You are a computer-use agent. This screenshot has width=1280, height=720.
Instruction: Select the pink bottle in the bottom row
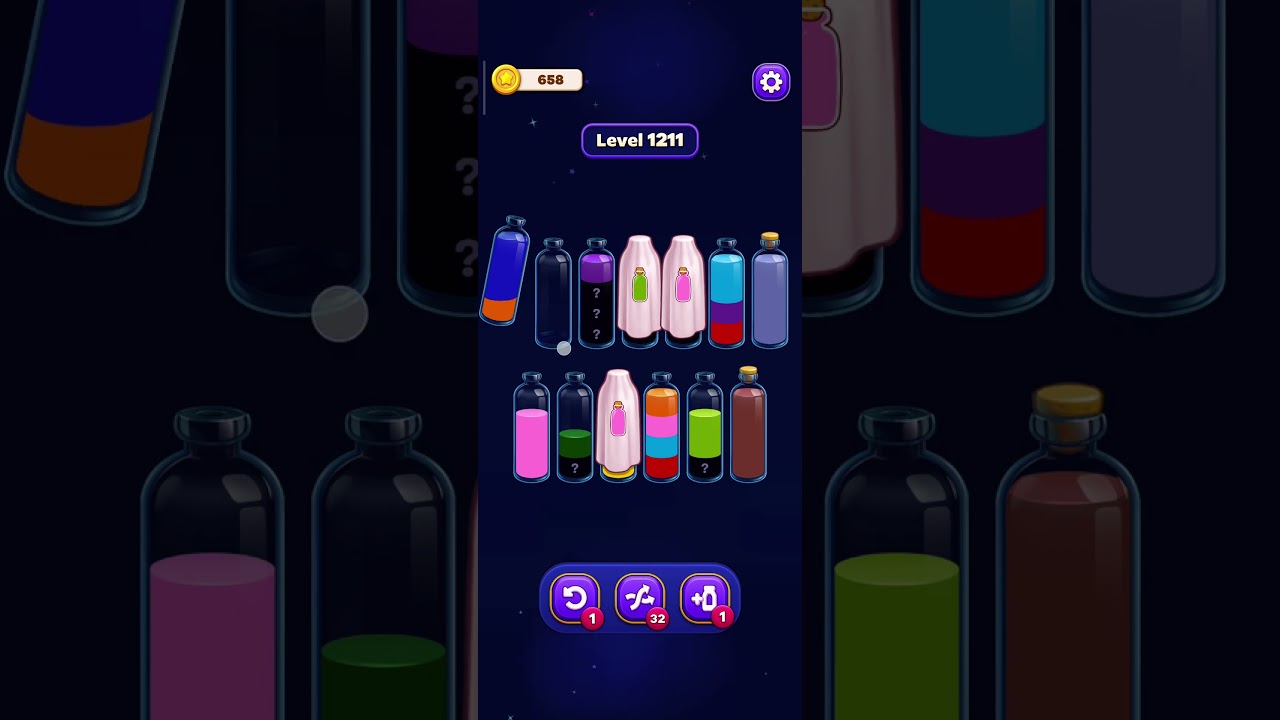(x=532, y=430)
